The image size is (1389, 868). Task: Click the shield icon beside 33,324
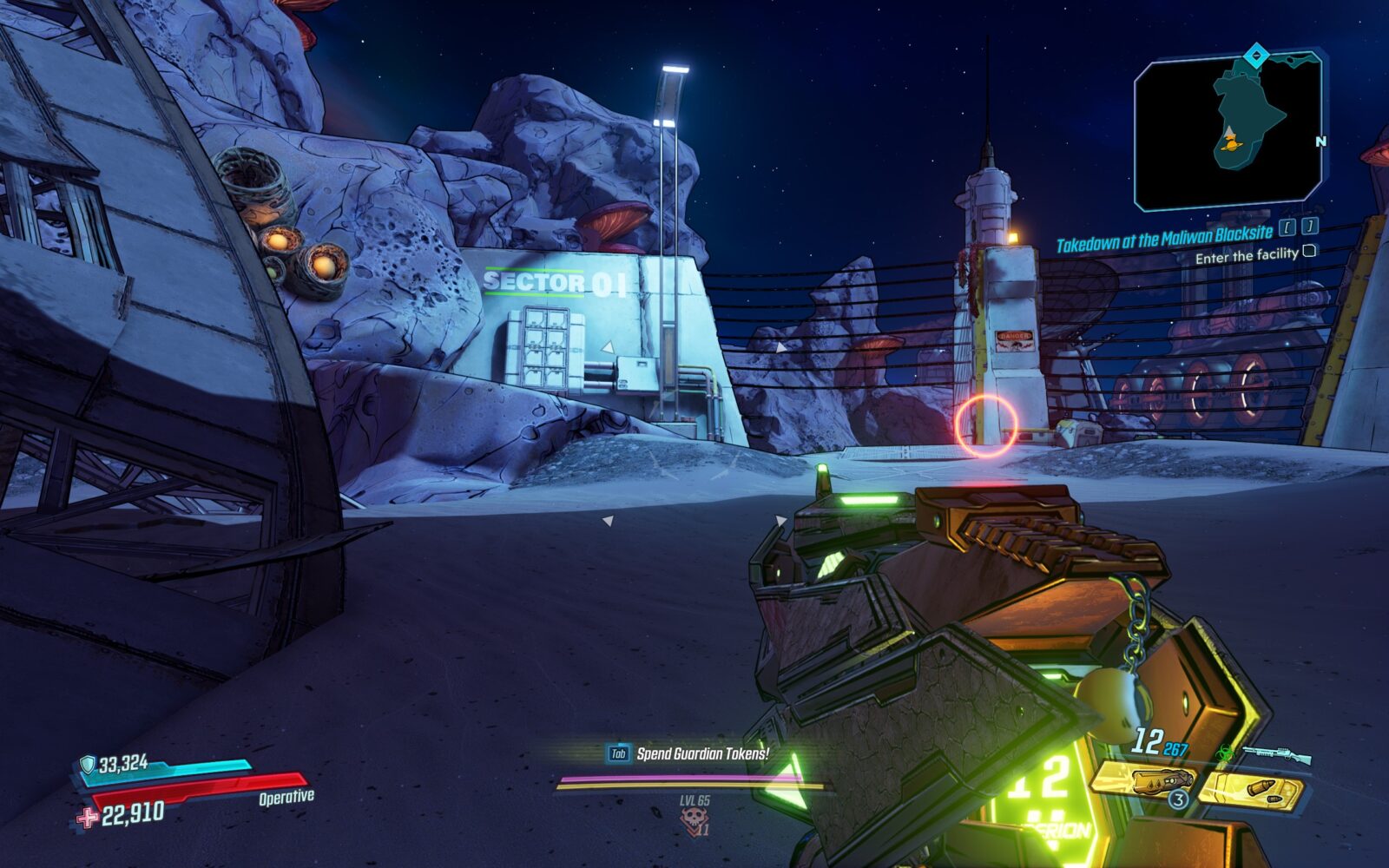pyautogui.click(x=87, y=765)
